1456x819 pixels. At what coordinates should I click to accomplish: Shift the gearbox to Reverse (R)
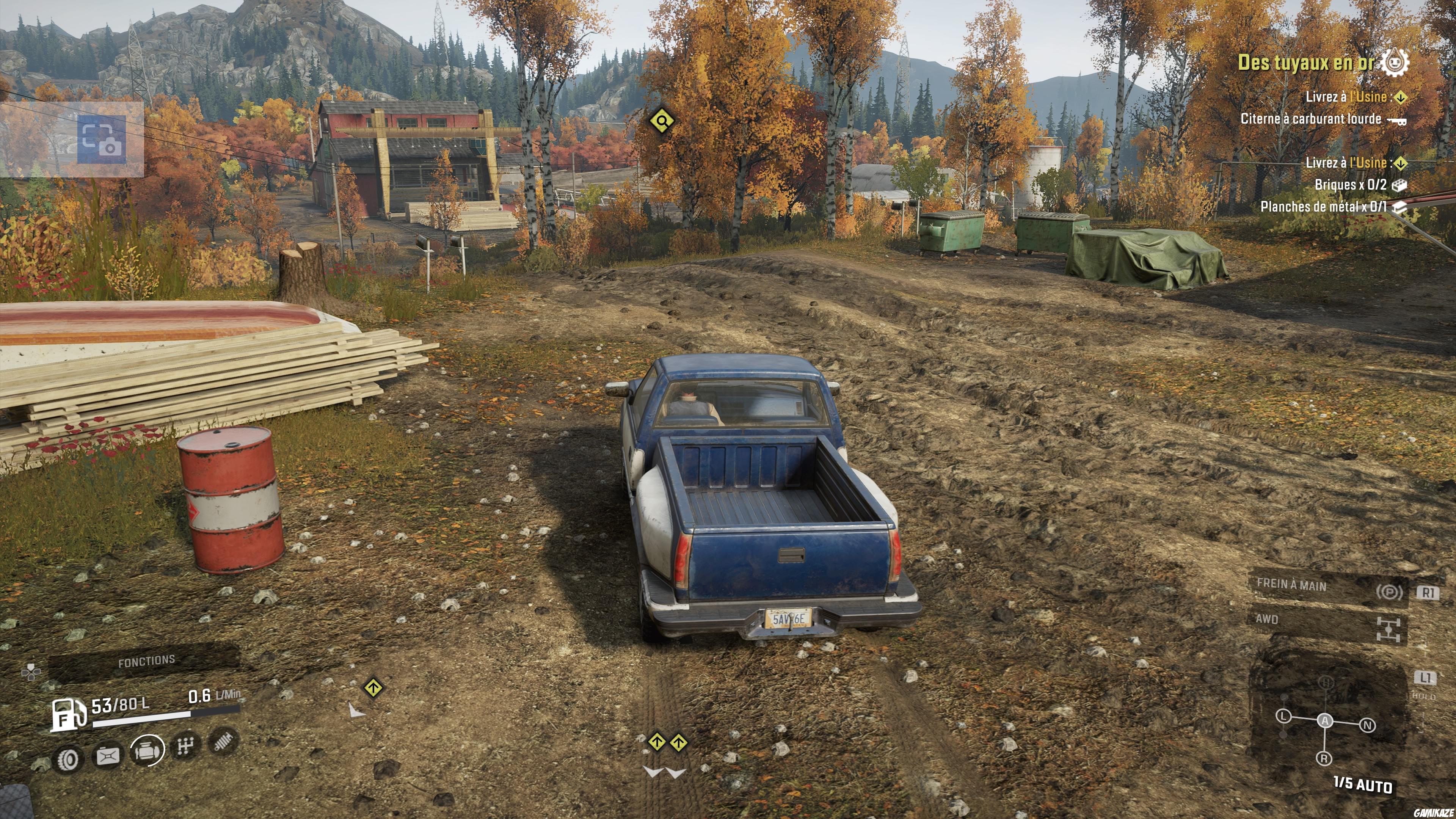coord(1324,758)
